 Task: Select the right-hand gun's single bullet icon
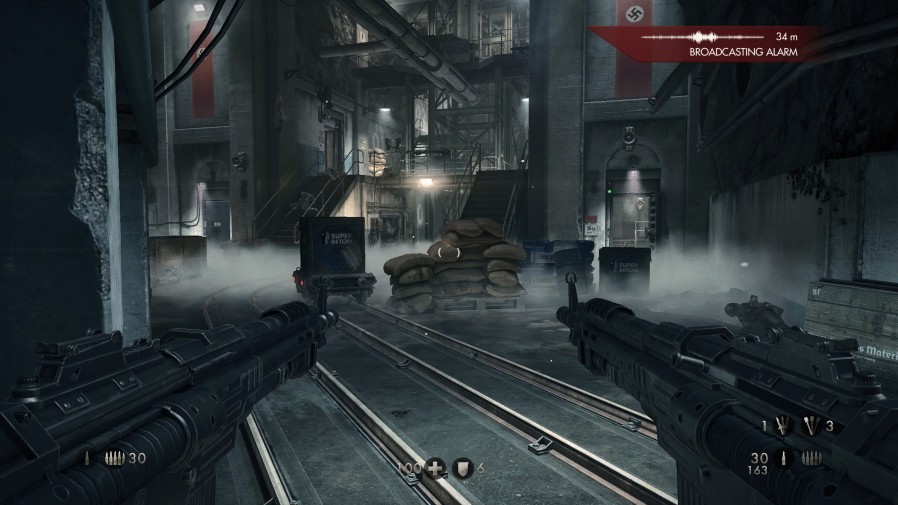pos(783,459)
